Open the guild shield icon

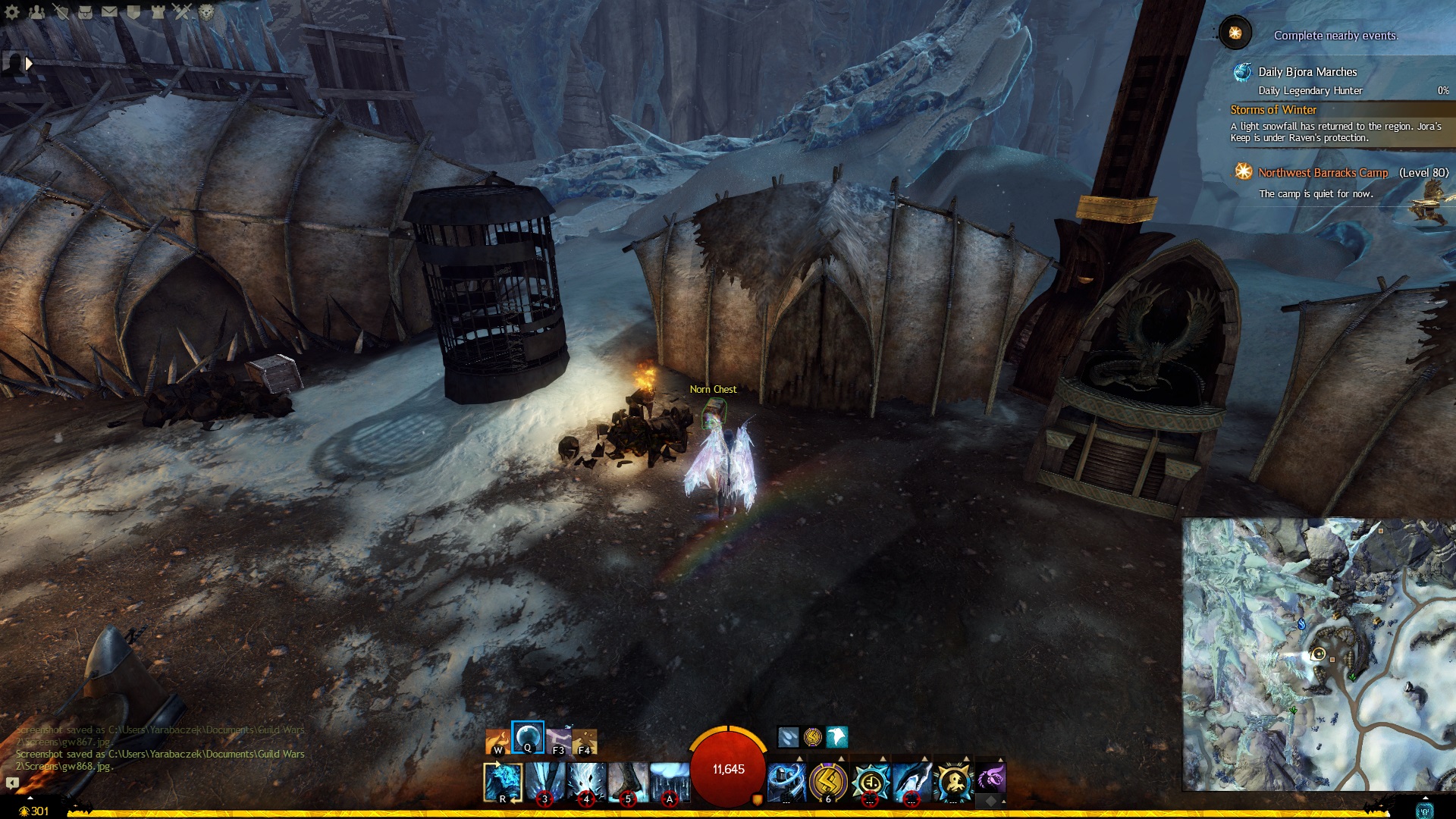133,11
